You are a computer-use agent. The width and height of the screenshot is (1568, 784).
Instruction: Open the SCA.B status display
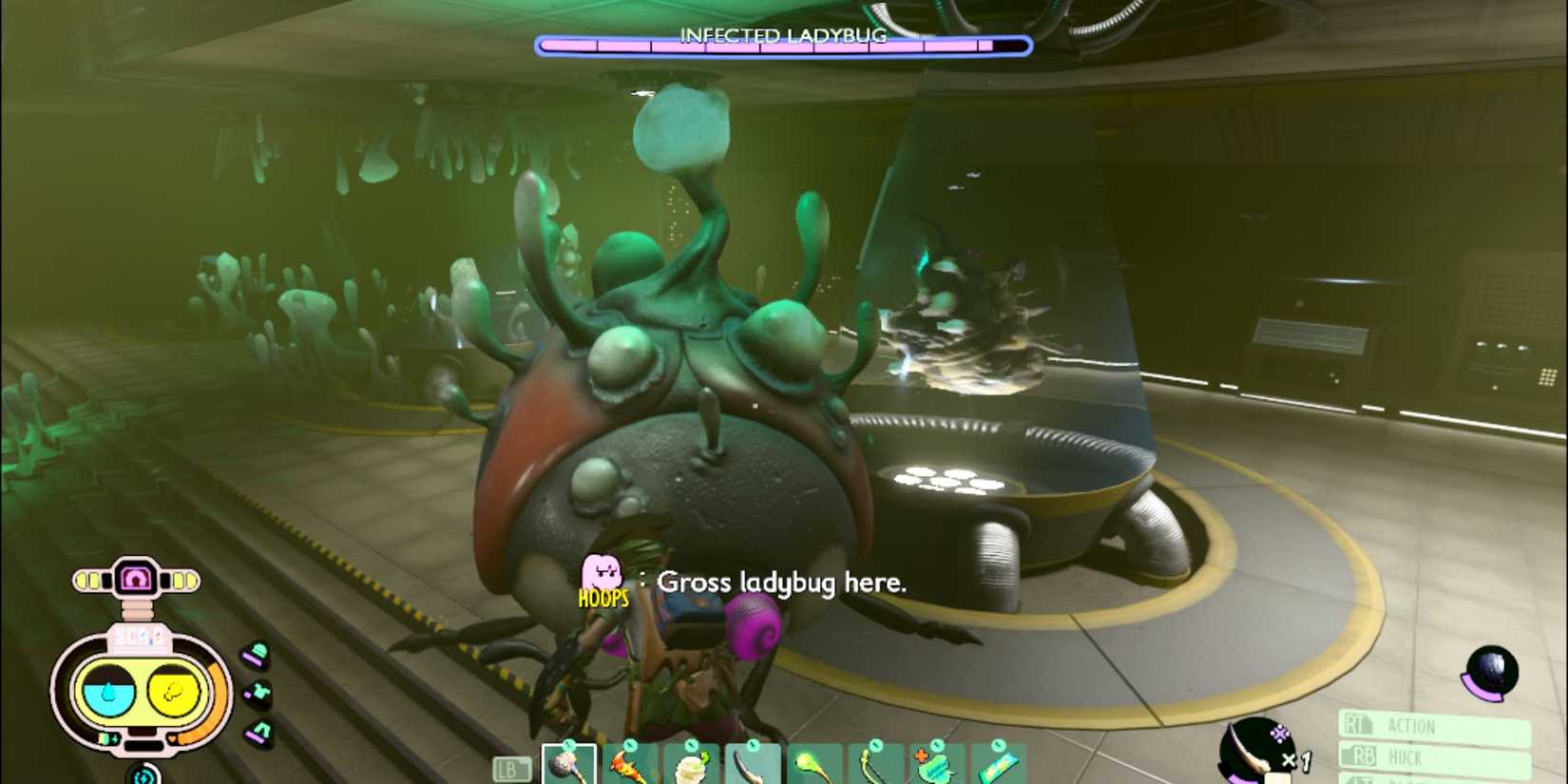click(140, 687)
